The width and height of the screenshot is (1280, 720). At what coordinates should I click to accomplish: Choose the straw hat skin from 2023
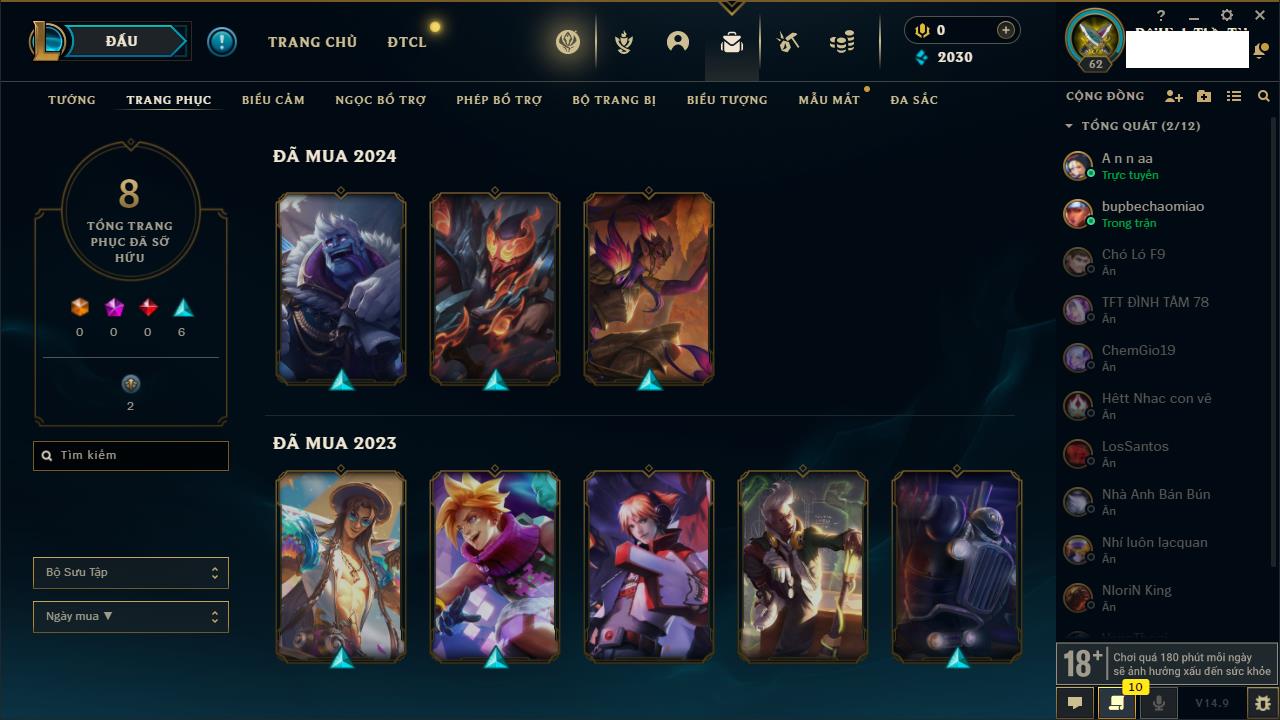tap(341, 566)
